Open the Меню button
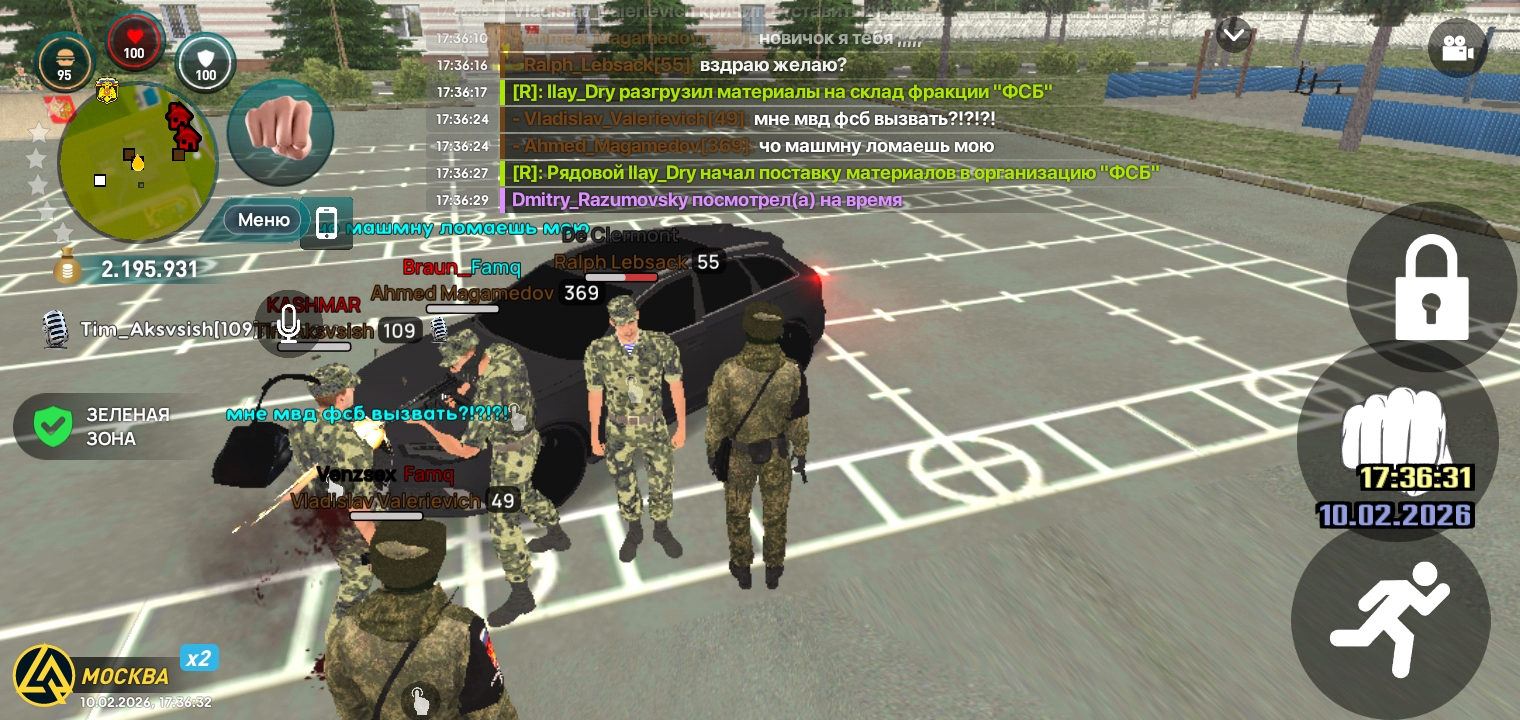Viewport: 1520px width, 720px height. coord(262,220)
